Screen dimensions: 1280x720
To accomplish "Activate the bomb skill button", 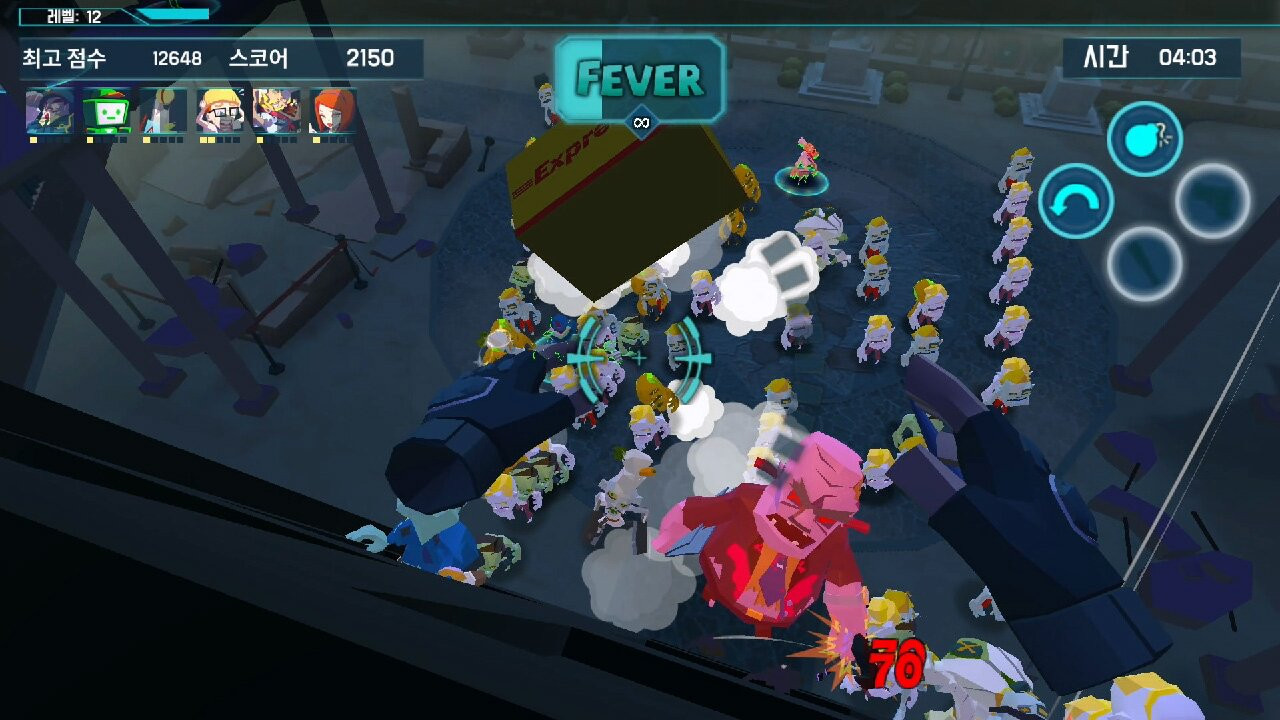I will (x=1144, y=139).
